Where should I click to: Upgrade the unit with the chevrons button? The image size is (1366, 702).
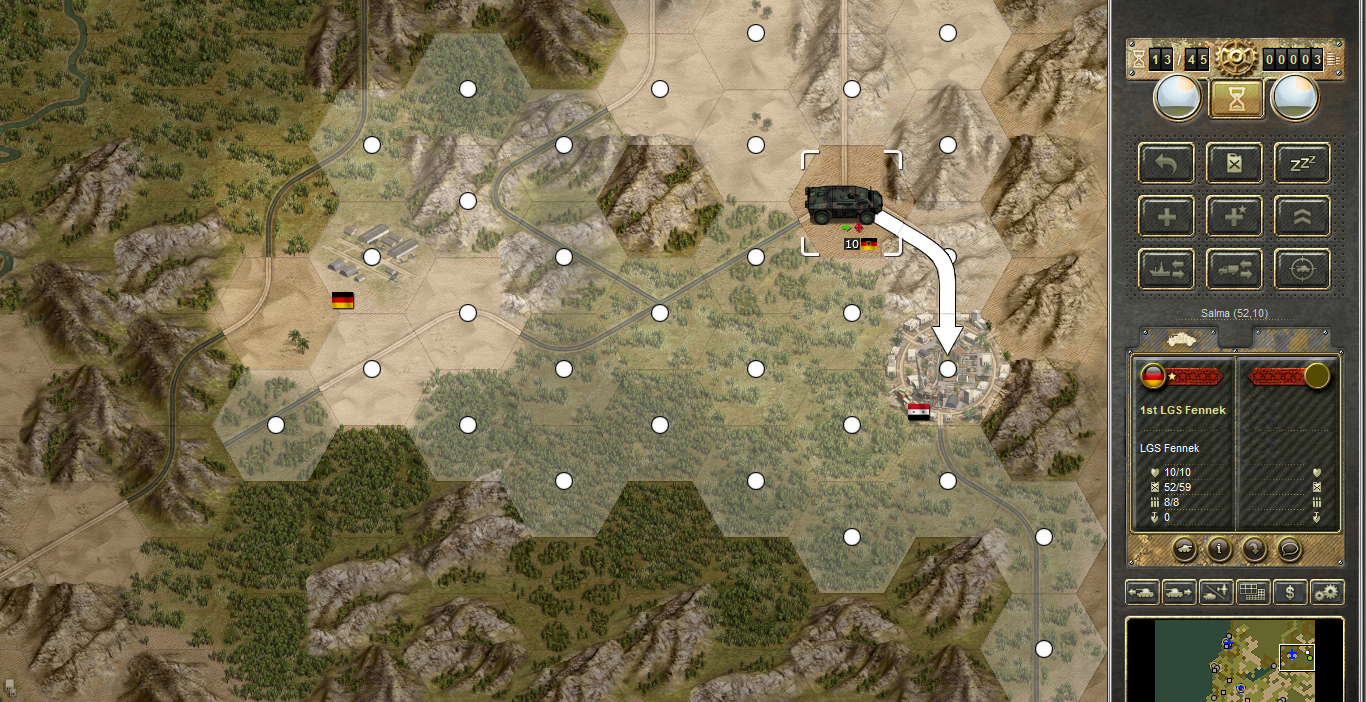pos(1302,215)
